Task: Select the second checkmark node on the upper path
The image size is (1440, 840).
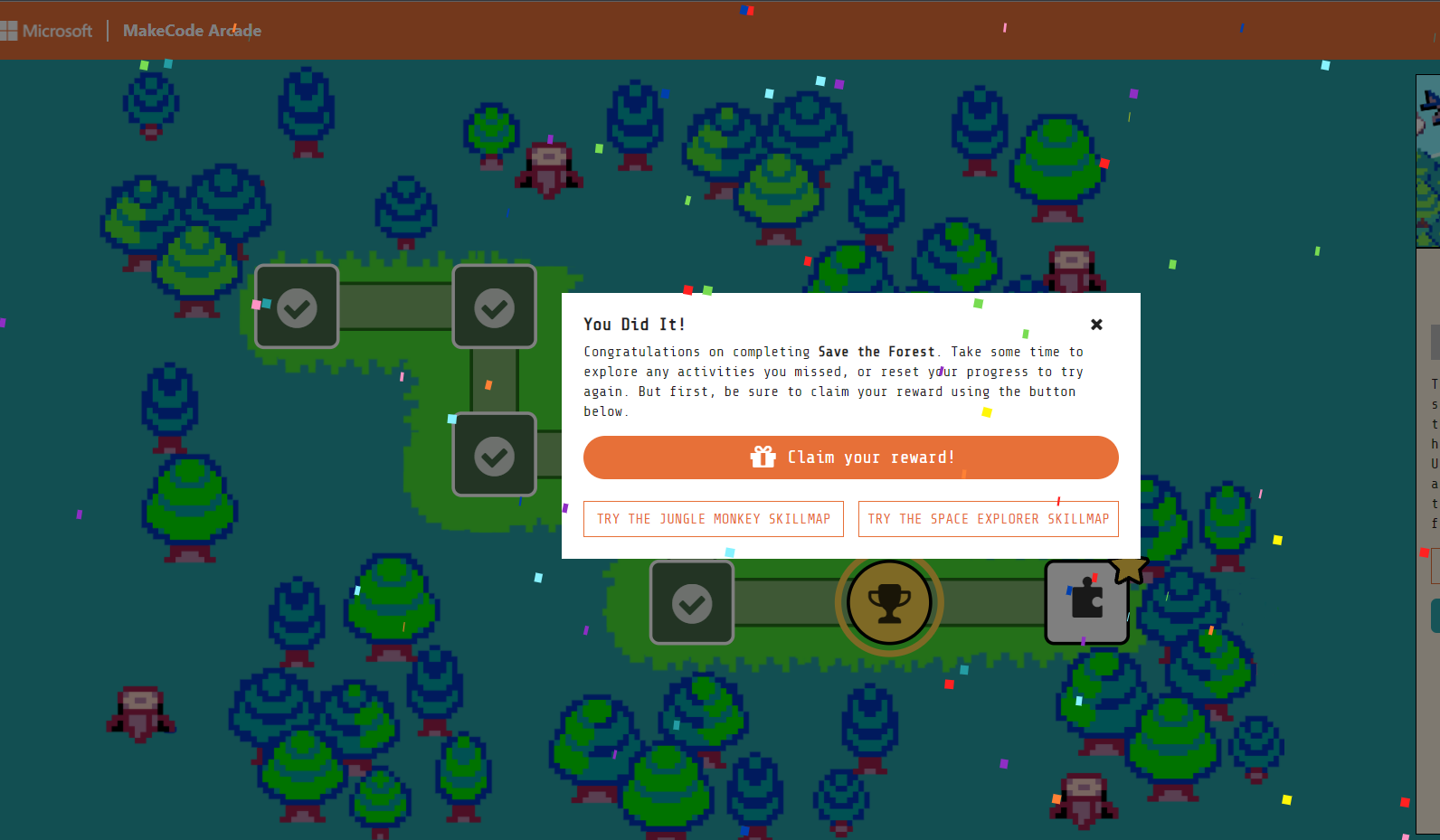Action: click(x=494, y=307)
